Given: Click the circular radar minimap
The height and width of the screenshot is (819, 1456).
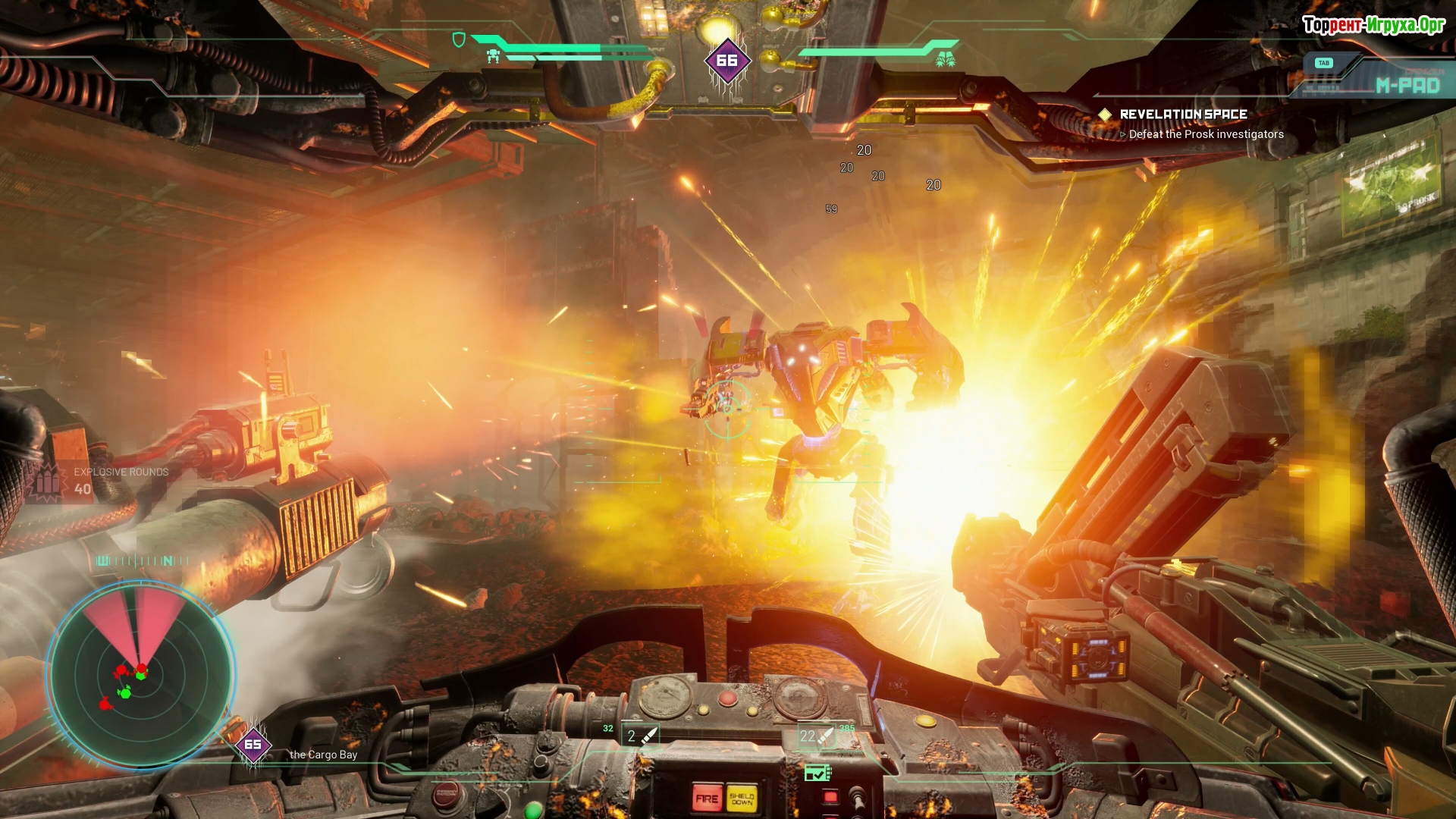Looking at the screenshot, I should click(x=140, y=673).
